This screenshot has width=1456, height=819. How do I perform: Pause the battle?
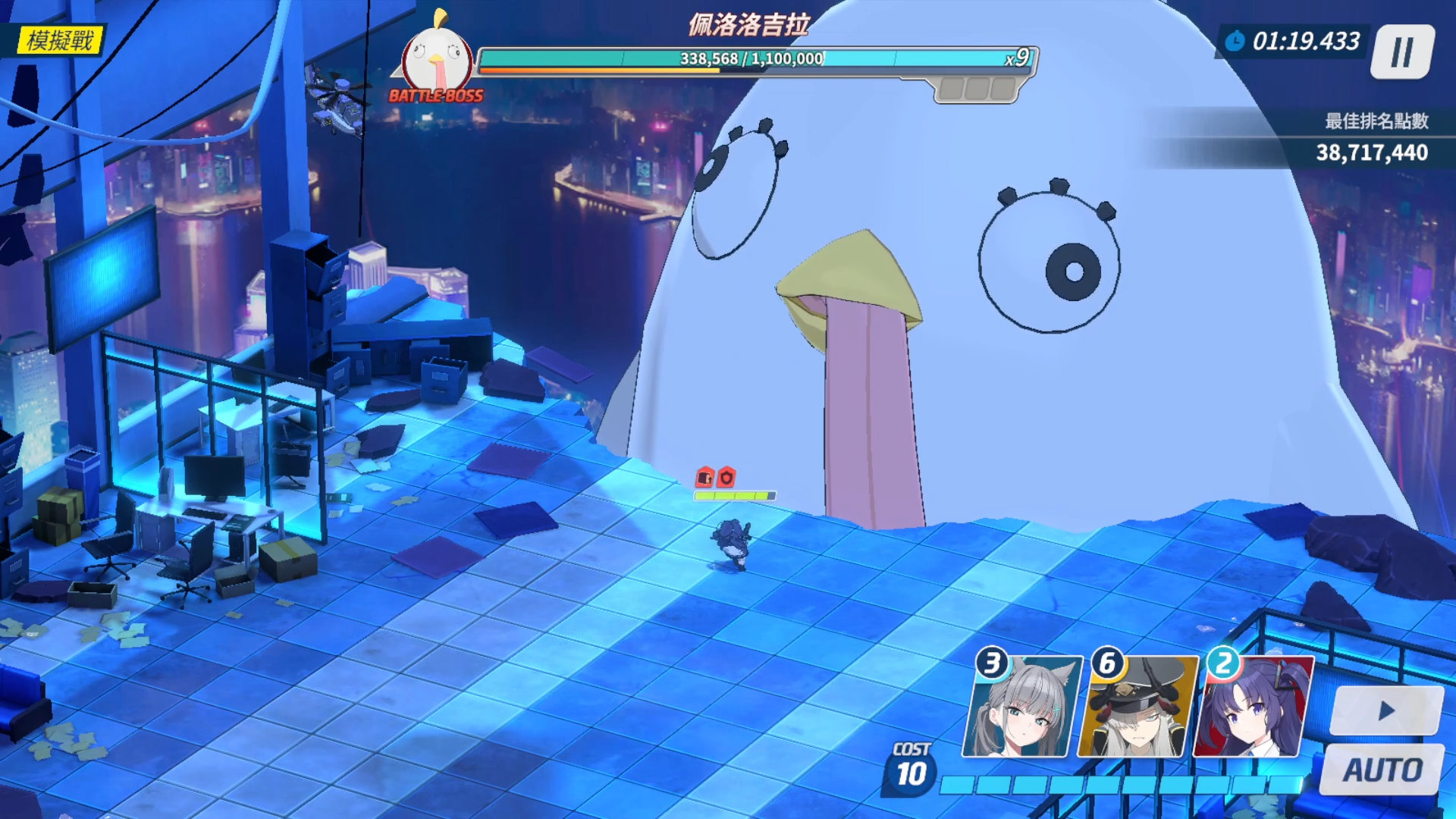[x=1402, y=52]
